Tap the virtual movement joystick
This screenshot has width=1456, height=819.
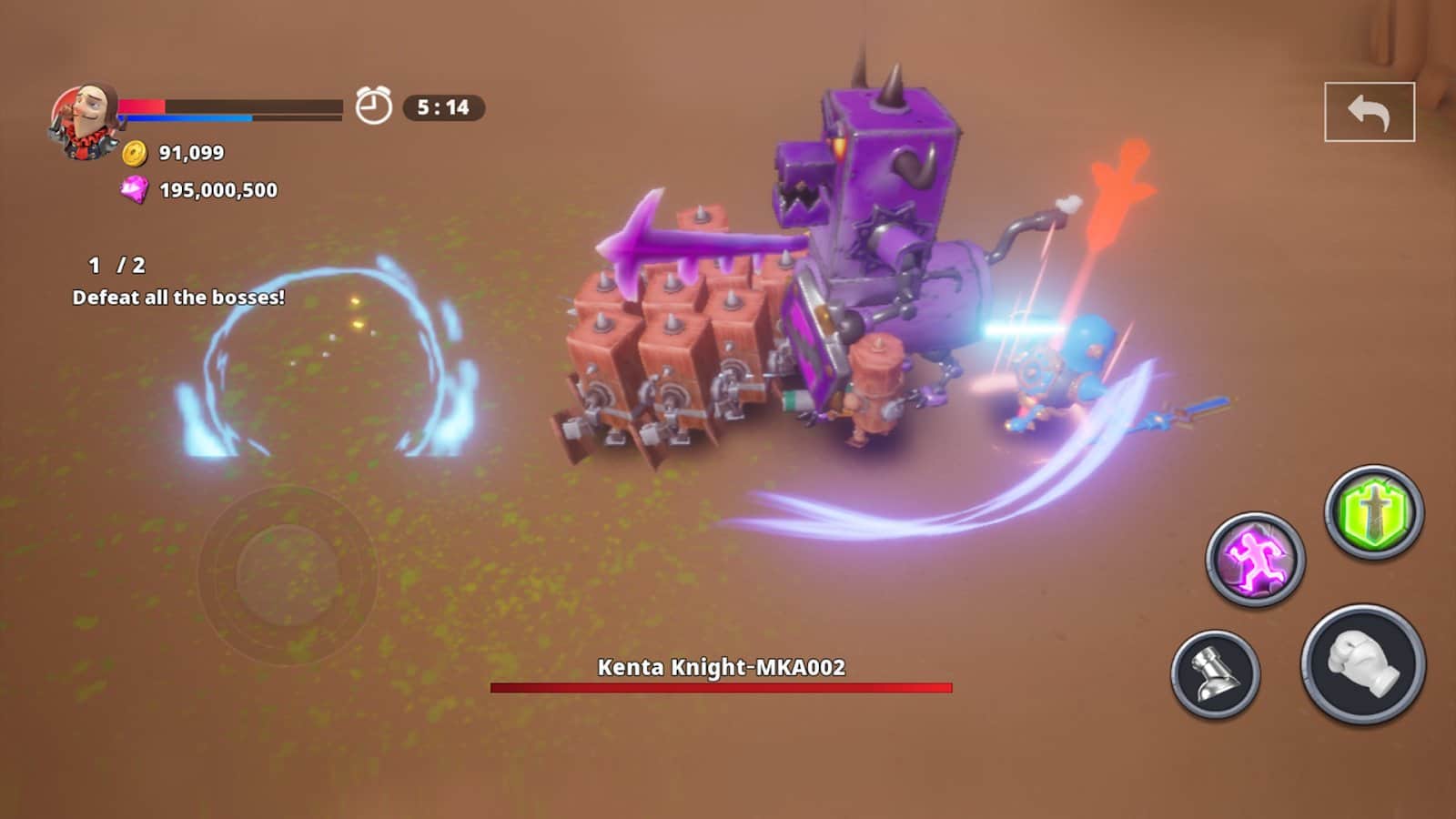click(x=287, y=575)
